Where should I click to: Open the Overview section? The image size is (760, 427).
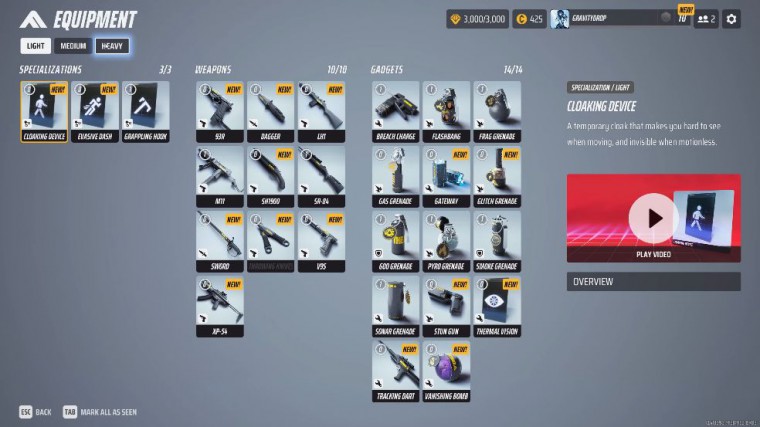click(x=653, y=282)
